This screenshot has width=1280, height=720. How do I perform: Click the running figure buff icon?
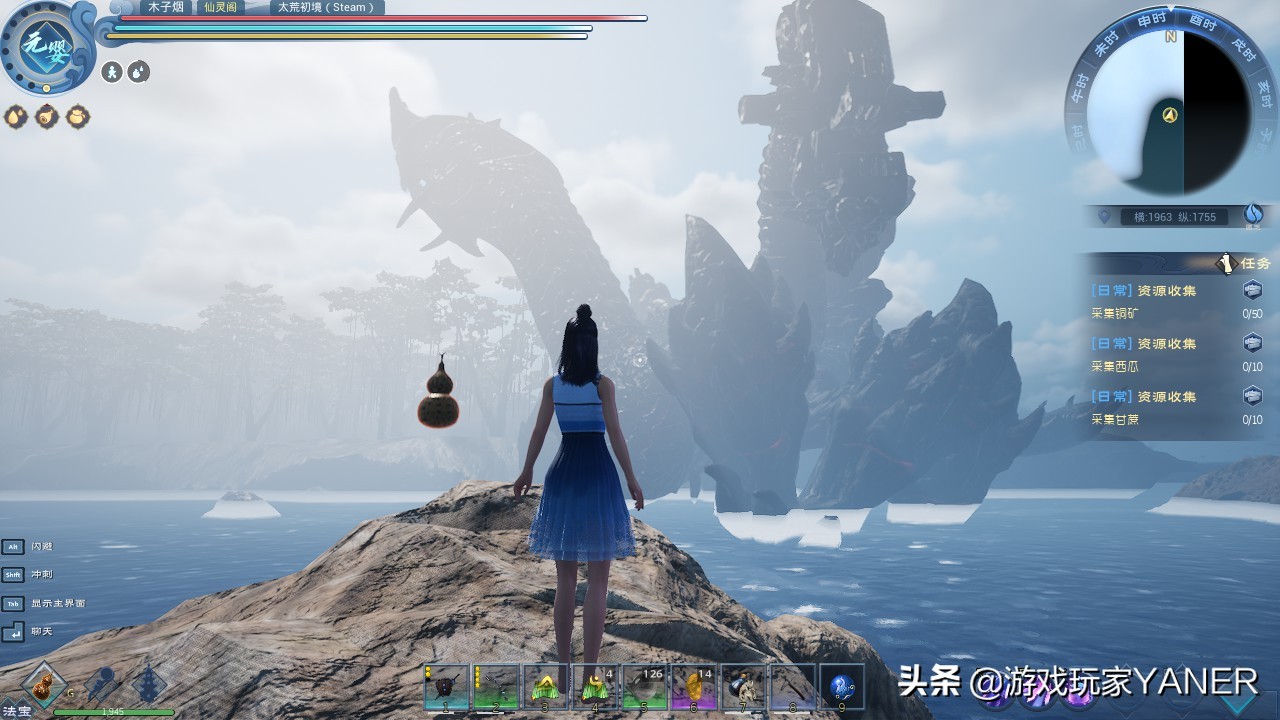click(x=112, y=72)
